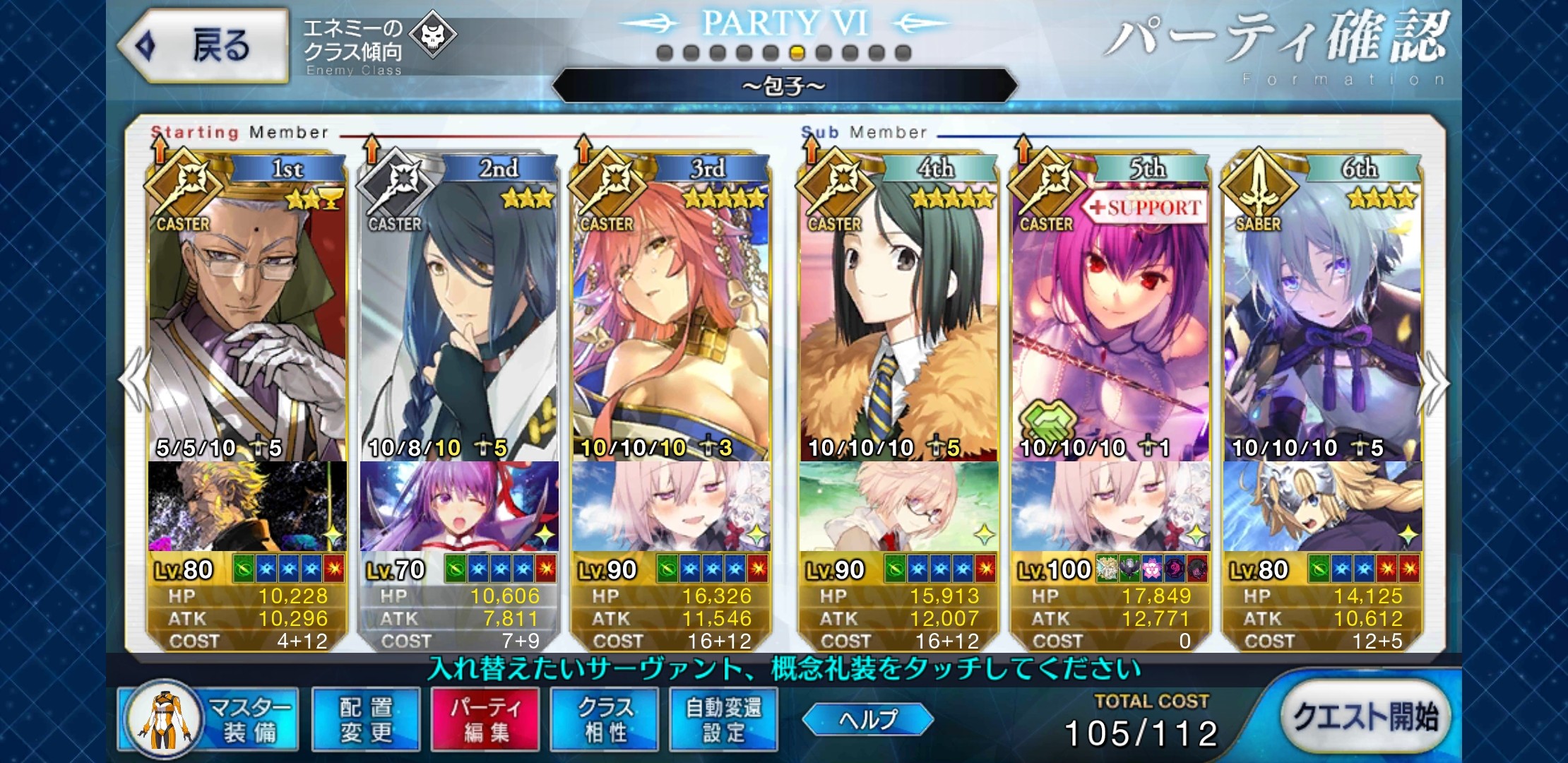Viewport: 1568px width, 763px height.
Task: Switch to the next party with right arrow
Action: pos(1435,381)
